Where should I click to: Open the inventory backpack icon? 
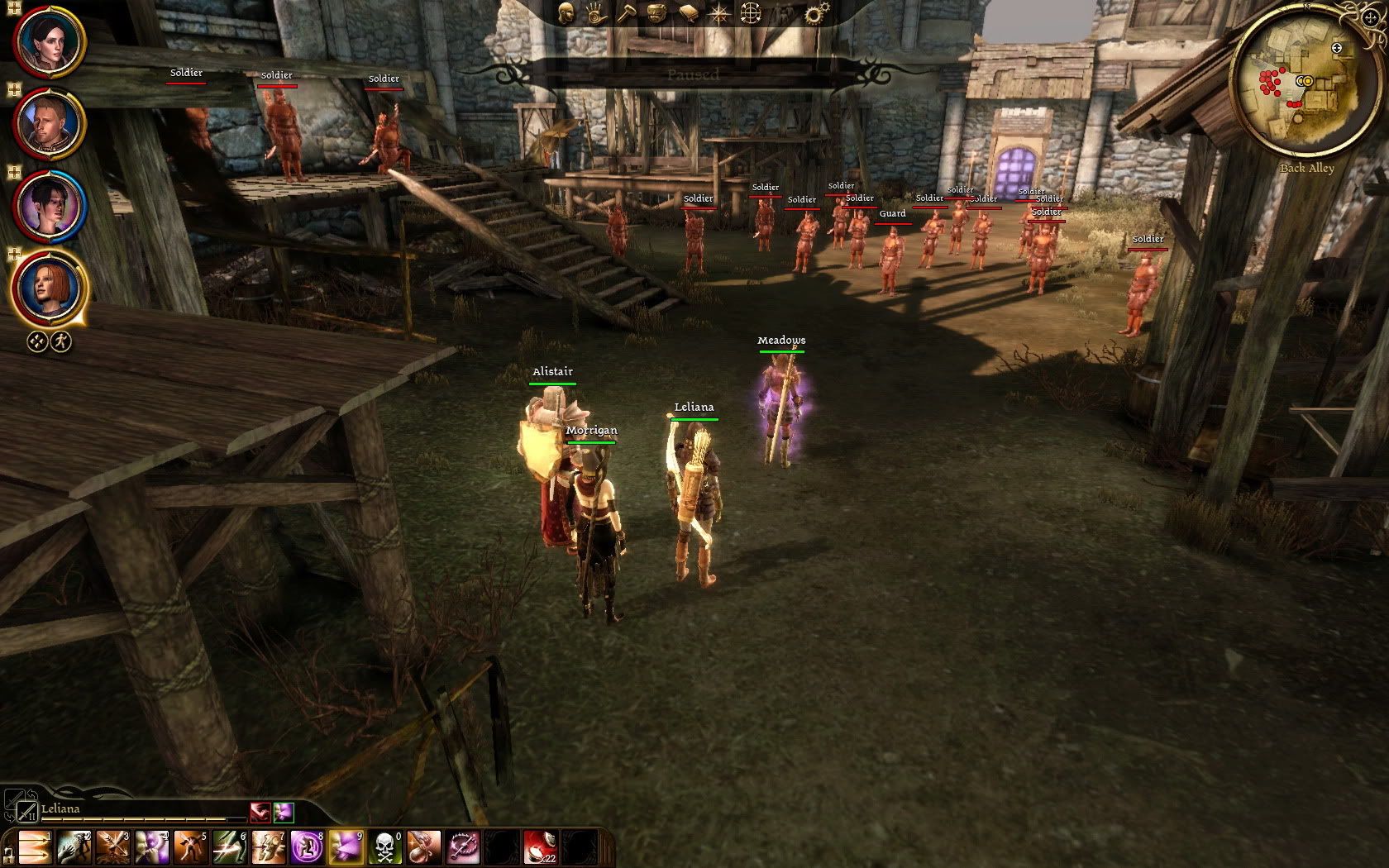click(657, 13)
